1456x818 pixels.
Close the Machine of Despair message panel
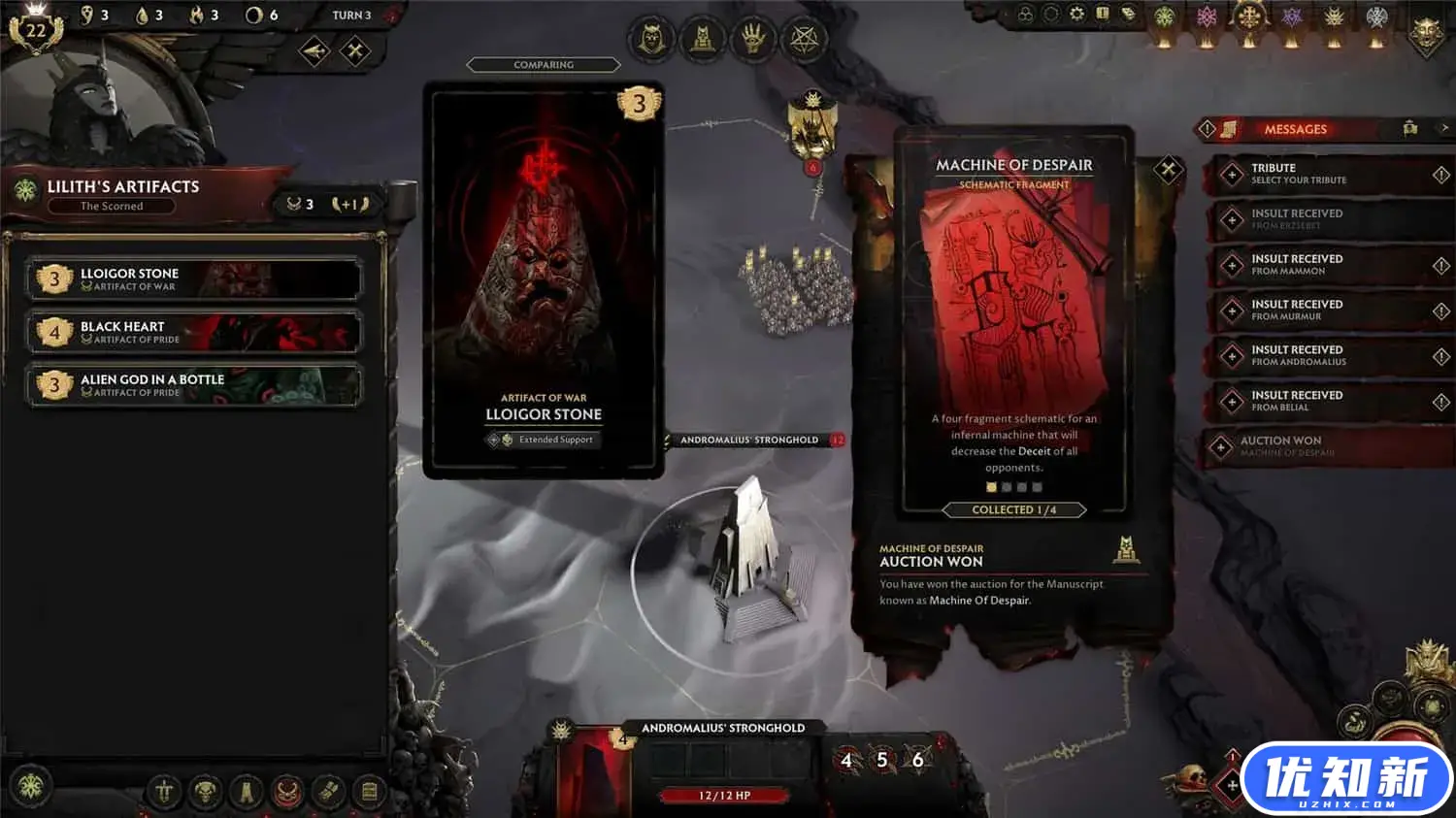click(1168, 170)
